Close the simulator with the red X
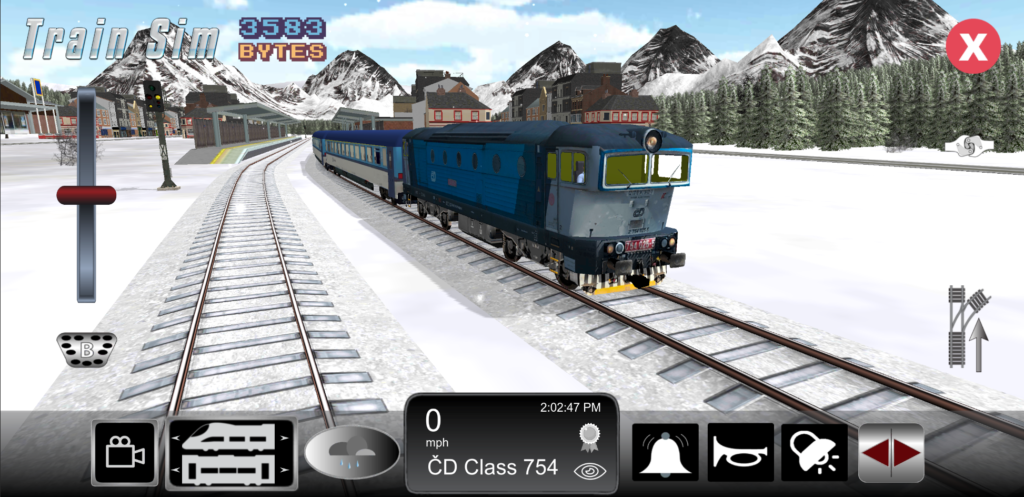Screen dimensions: 1024x497 pyautogui.click(x=973, y=45)
